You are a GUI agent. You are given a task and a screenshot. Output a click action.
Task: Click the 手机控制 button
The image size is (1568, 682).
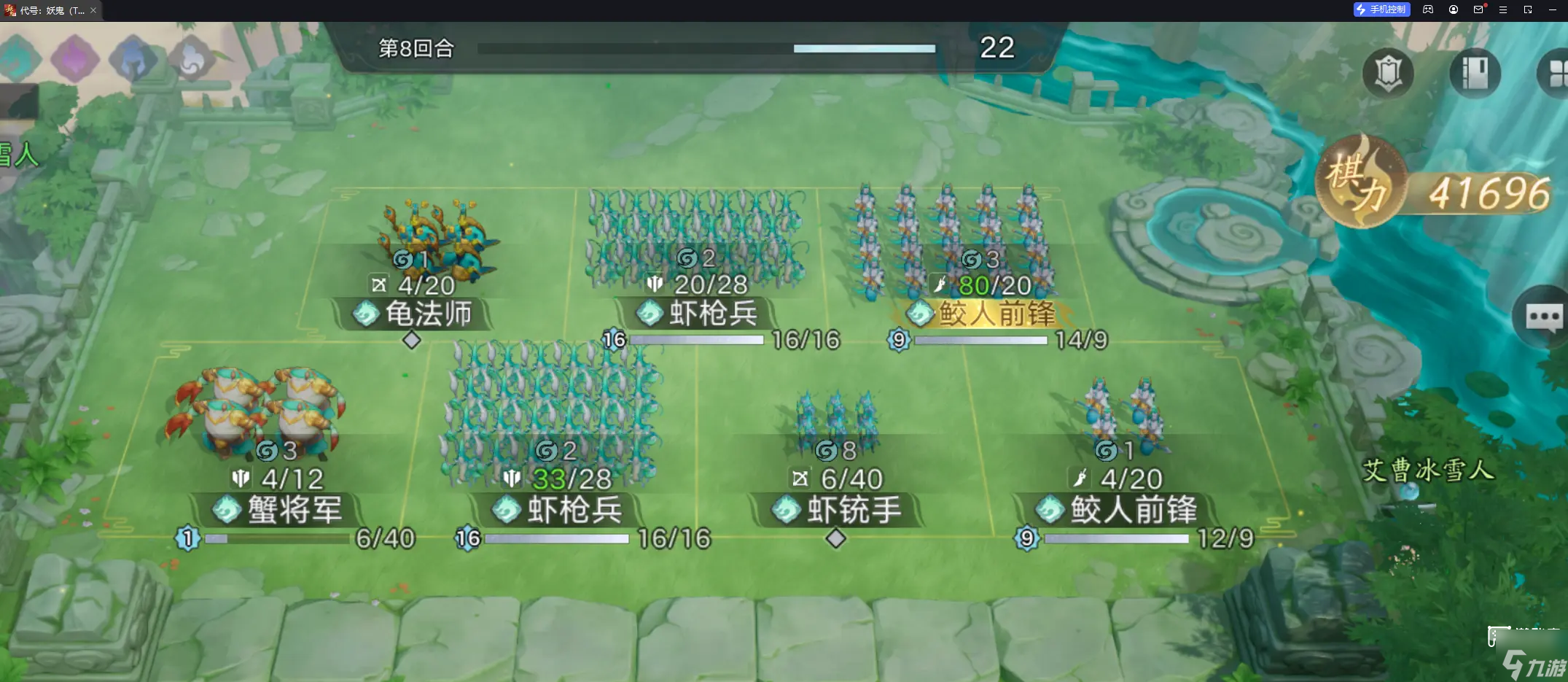click(1381, 10)
